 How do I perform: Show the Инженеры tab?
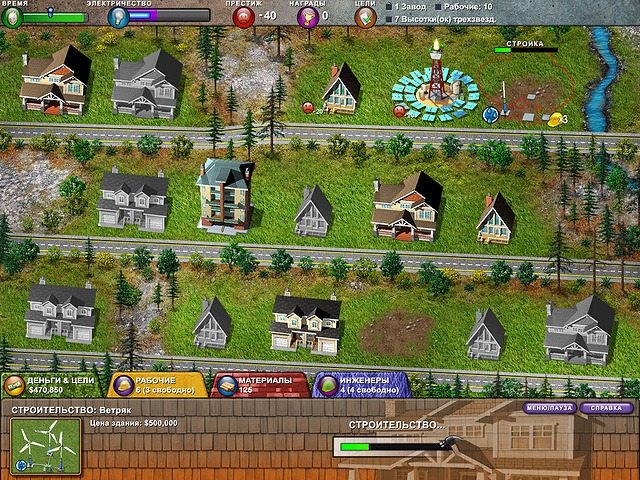362,386
